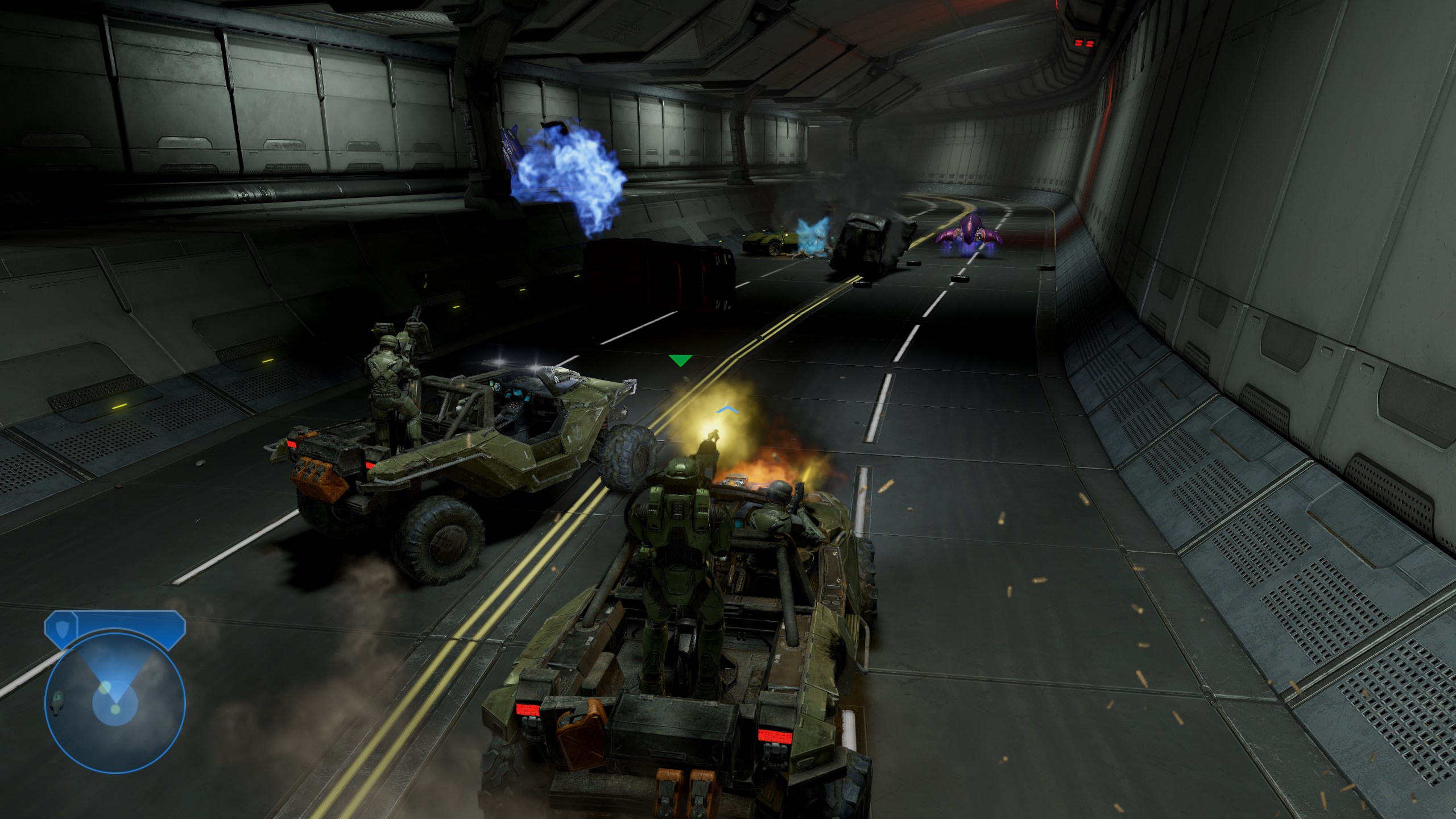The height and width of the screenshot is (819, 1456).
Task: Click the circular motion tracker radar
Action: 115,704
